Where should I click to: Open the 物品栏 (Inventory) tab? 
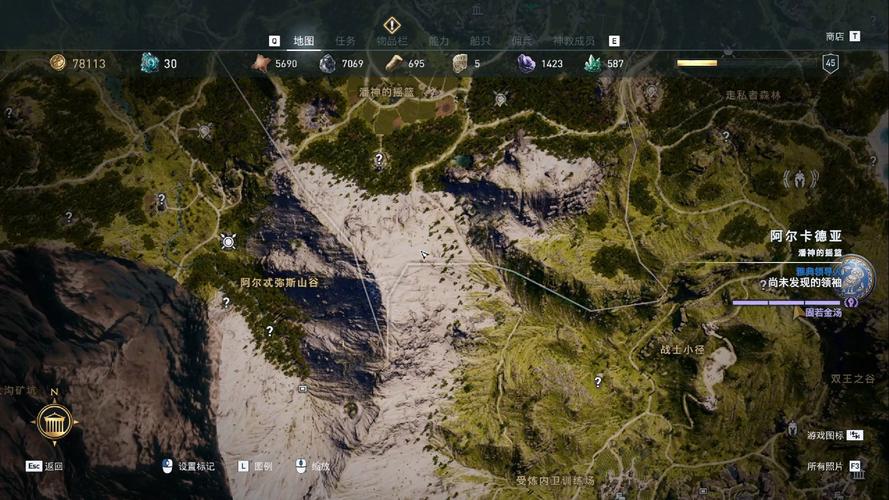pyautogui.click(x=391, y=41)
